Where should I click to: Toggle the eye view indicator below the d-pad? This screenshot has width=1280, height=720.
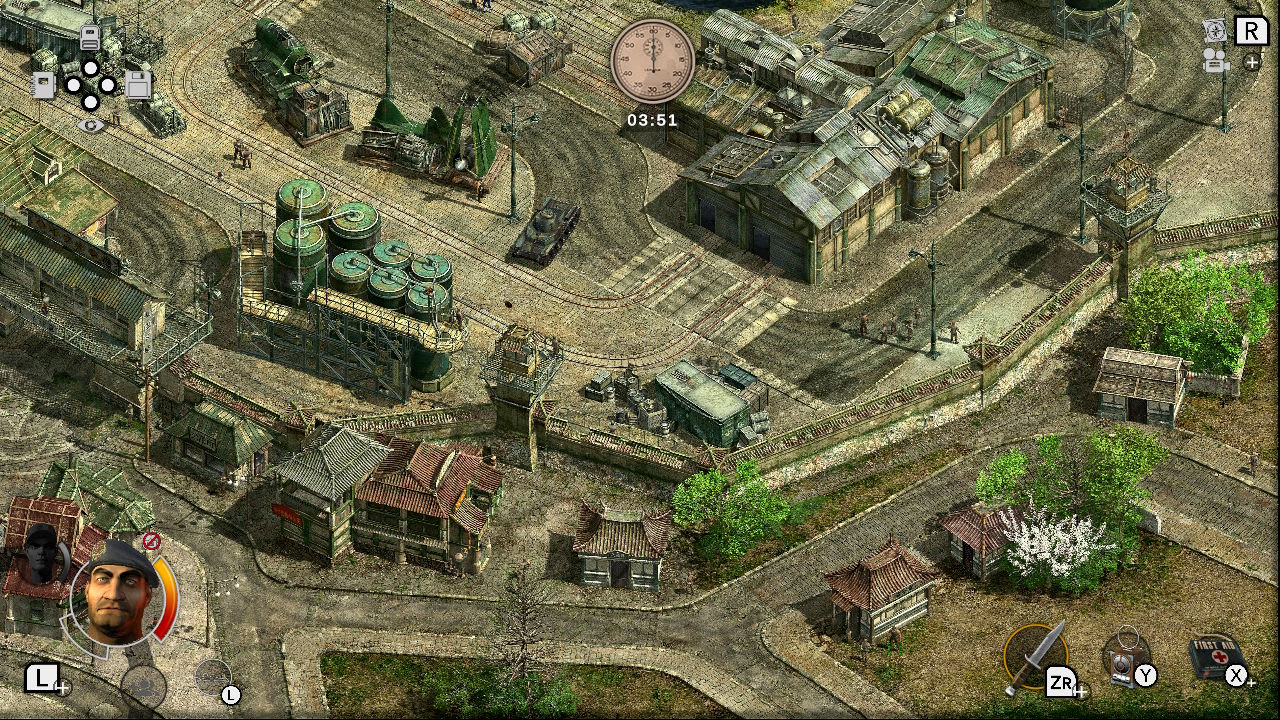pos(92,125)
